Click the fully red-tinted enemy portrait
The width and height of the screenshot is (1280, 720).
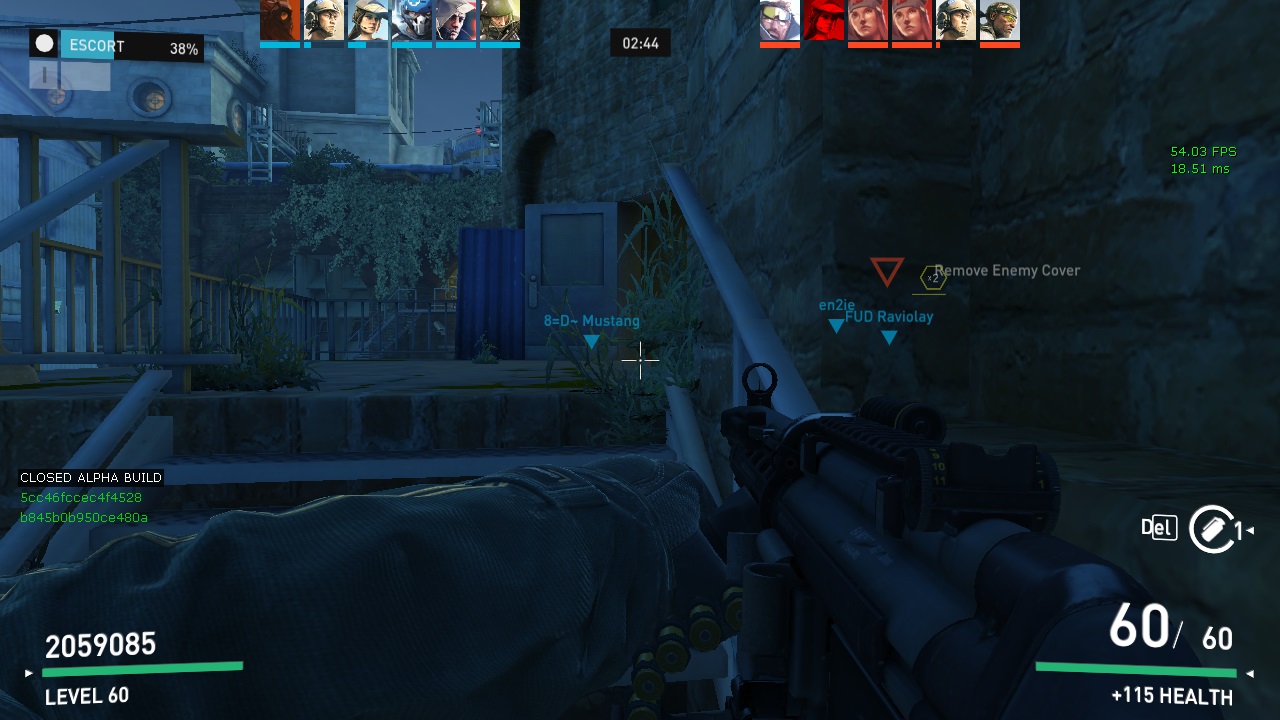[x=823, y=20]
